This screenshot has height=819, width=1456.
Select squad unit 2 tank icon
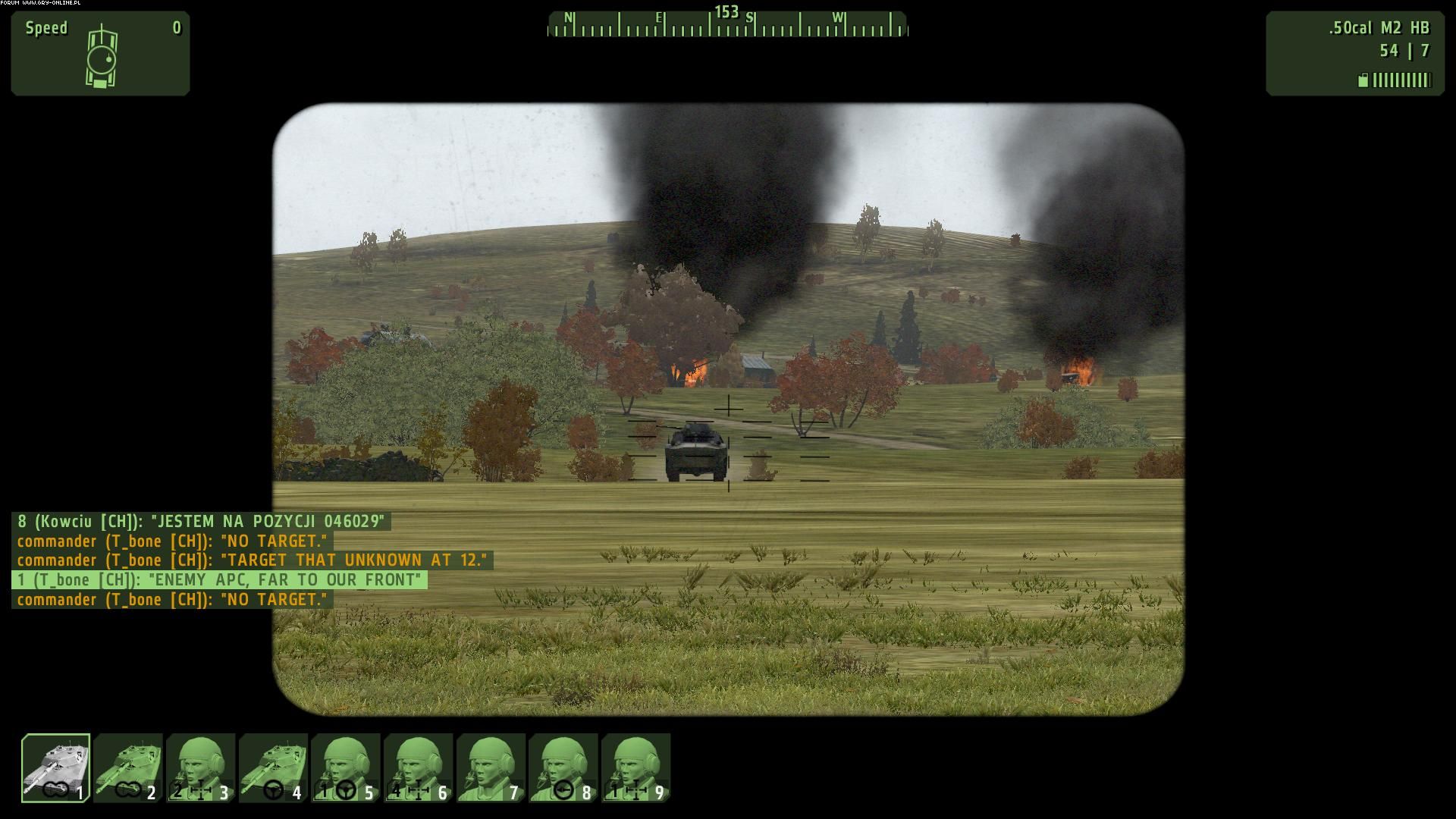pos(128,767)
